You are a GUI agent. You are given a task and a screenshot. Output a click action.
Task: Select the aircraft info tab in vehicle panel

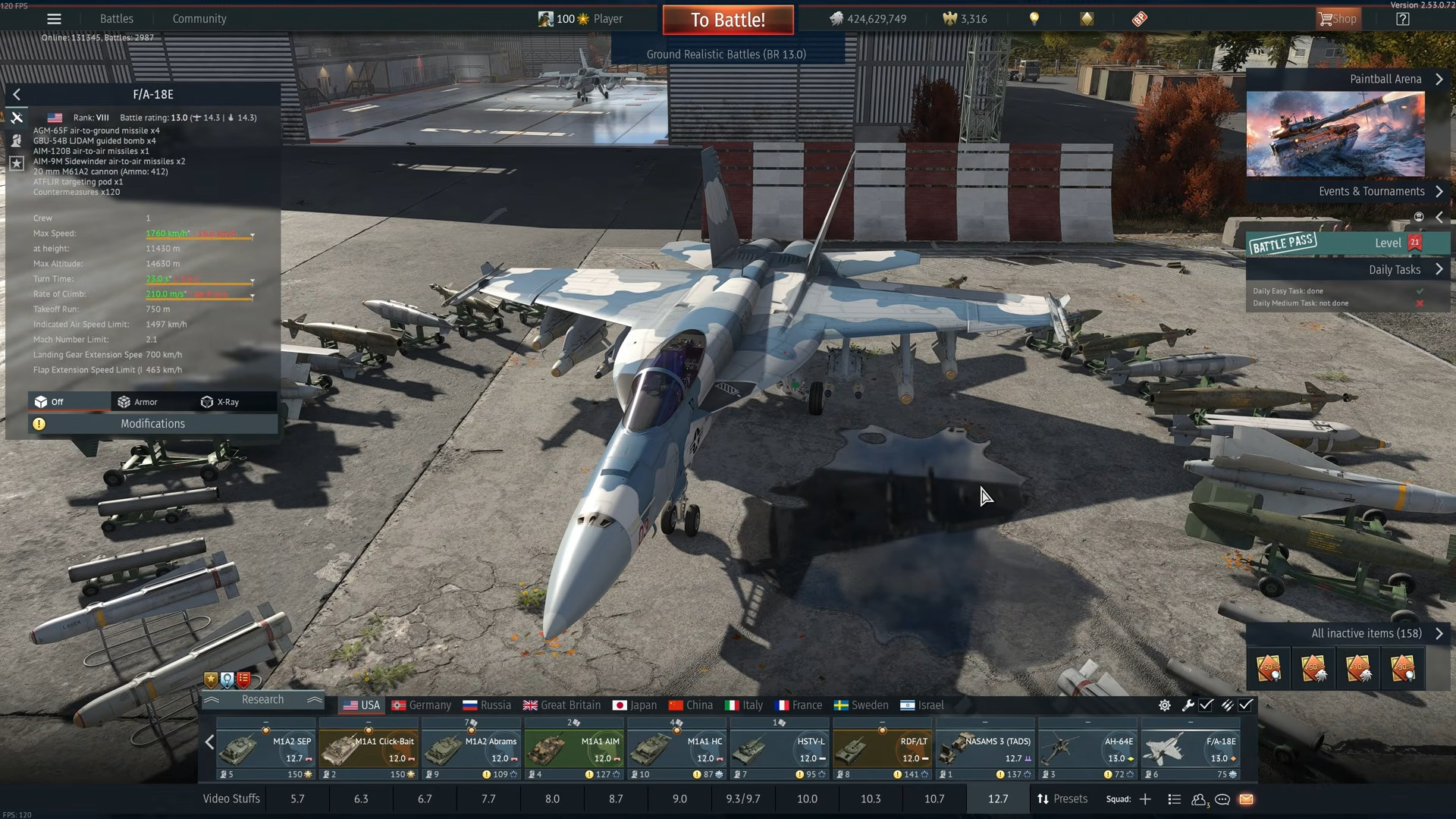click(x=17, y=118)
